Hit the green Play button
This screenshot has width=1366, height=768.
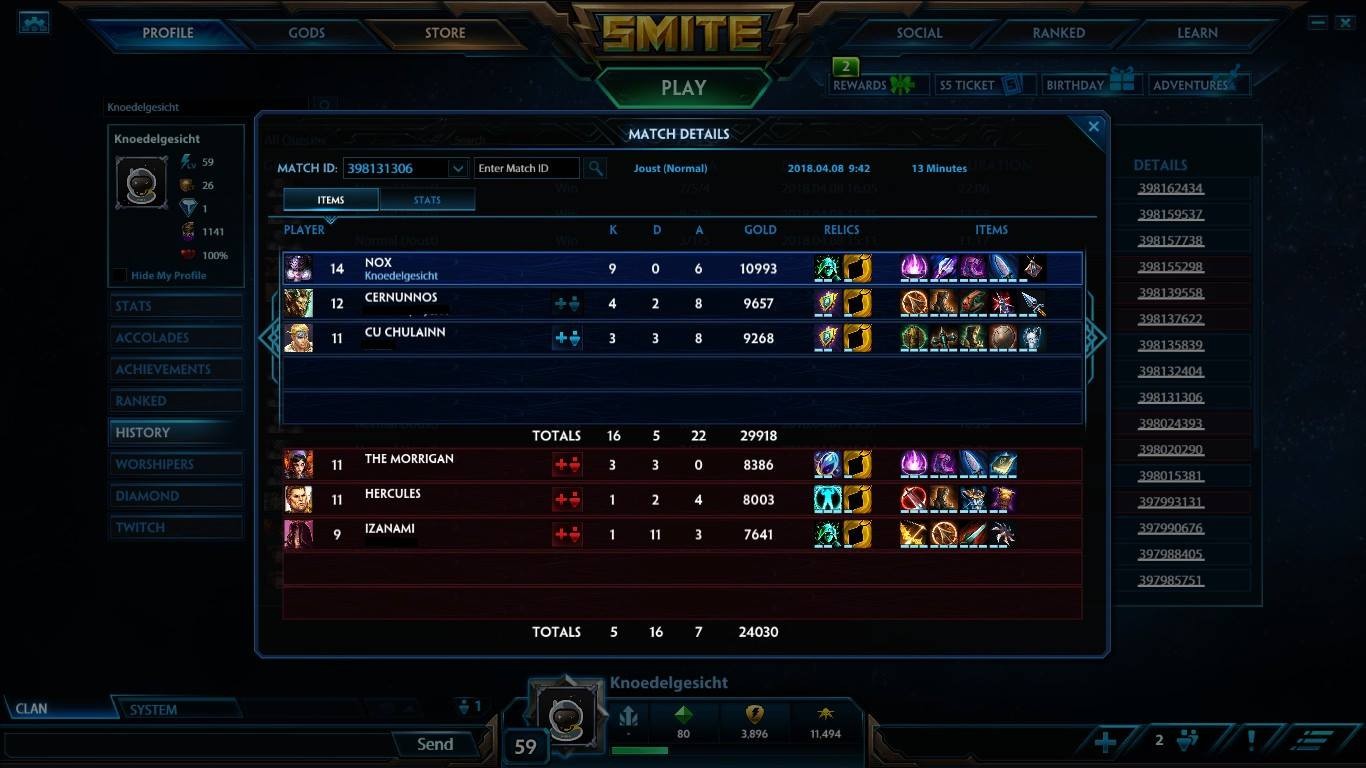[x=683, y=88]
